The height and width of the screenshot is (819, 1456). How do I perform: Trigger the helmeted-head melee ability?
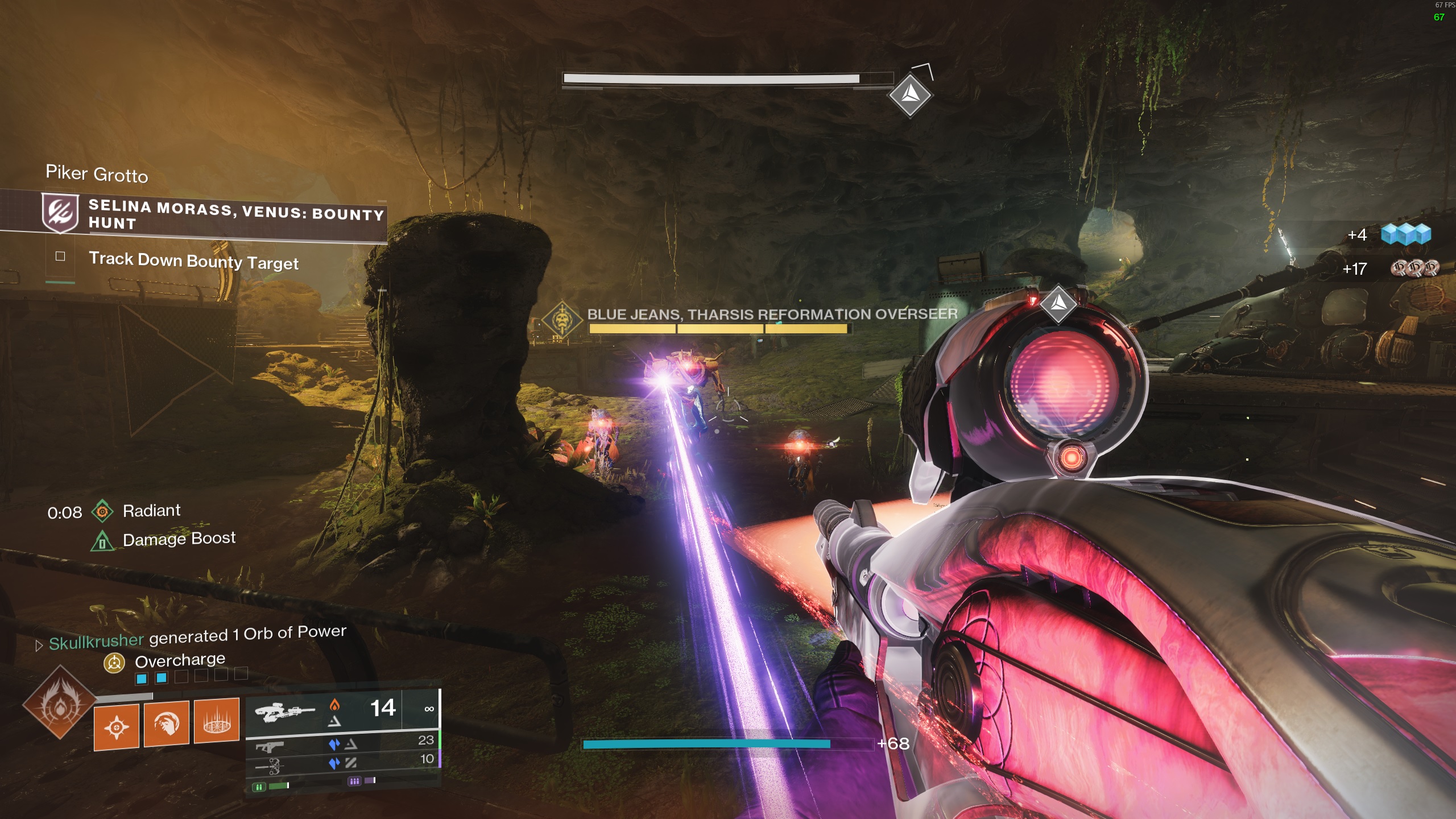[166, 723]
